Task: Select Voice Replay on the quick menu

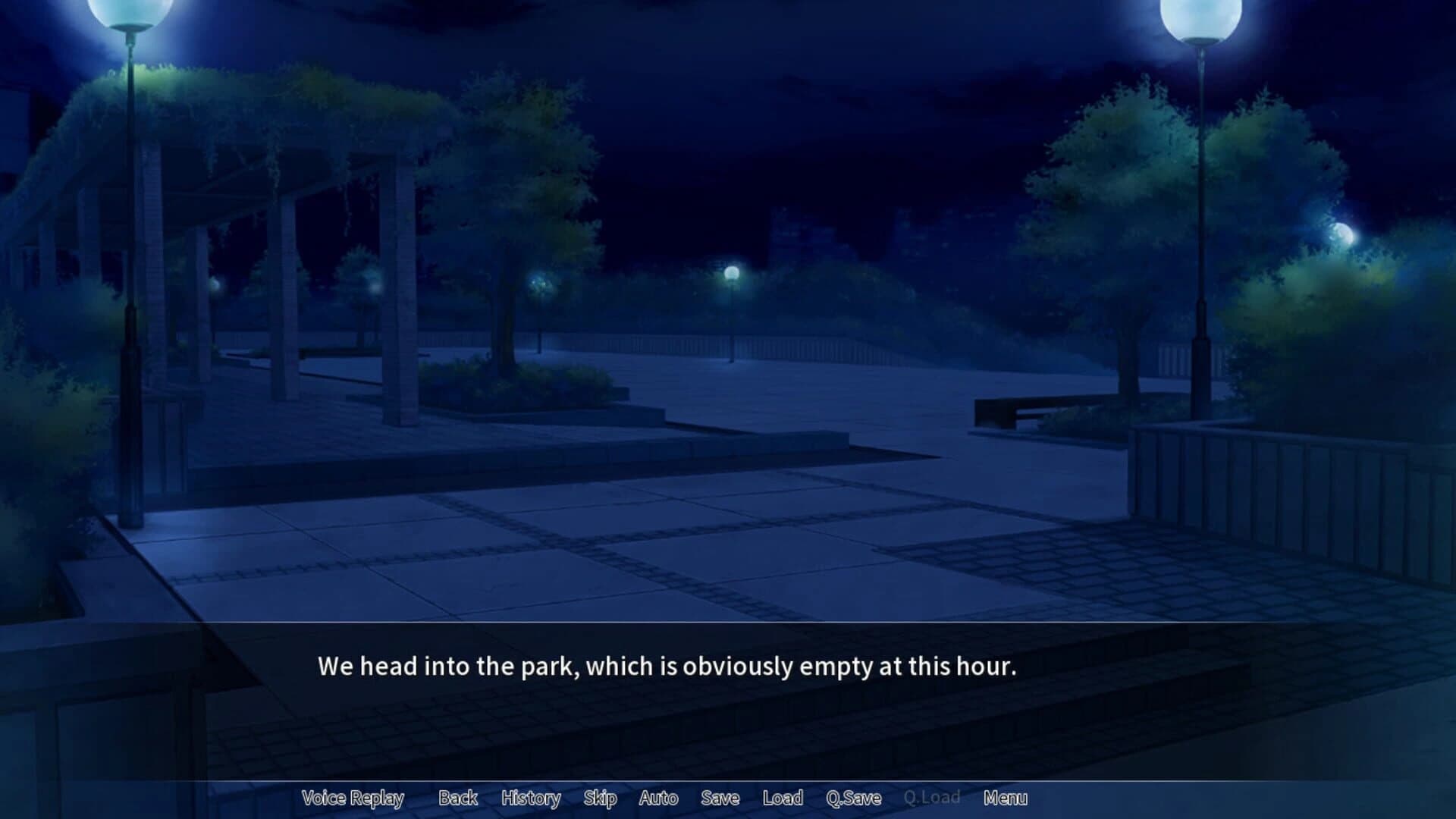Action: [x=353, y=798]
